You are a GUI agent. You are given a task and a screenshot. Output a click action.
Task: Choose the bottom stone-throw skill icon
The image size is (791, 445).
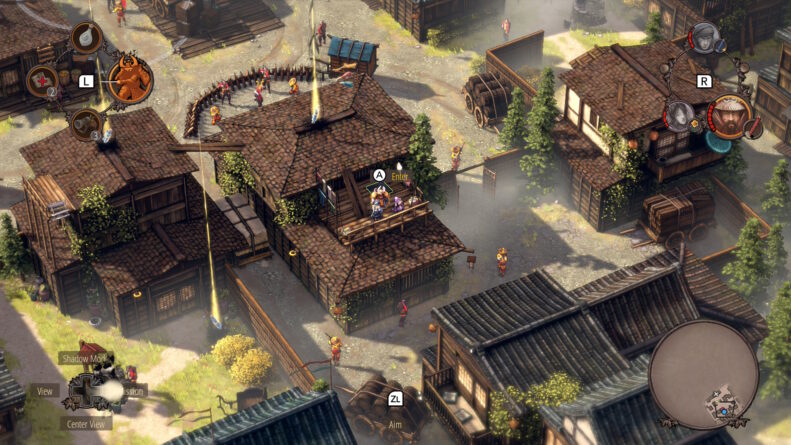tap(86, 123)
